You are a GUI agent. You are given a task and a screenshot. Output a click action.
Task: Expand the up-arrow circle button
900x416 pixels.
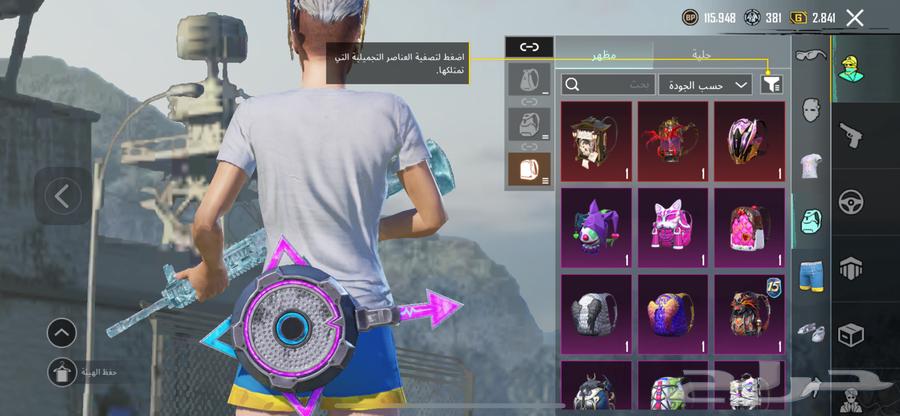point(62,333)
